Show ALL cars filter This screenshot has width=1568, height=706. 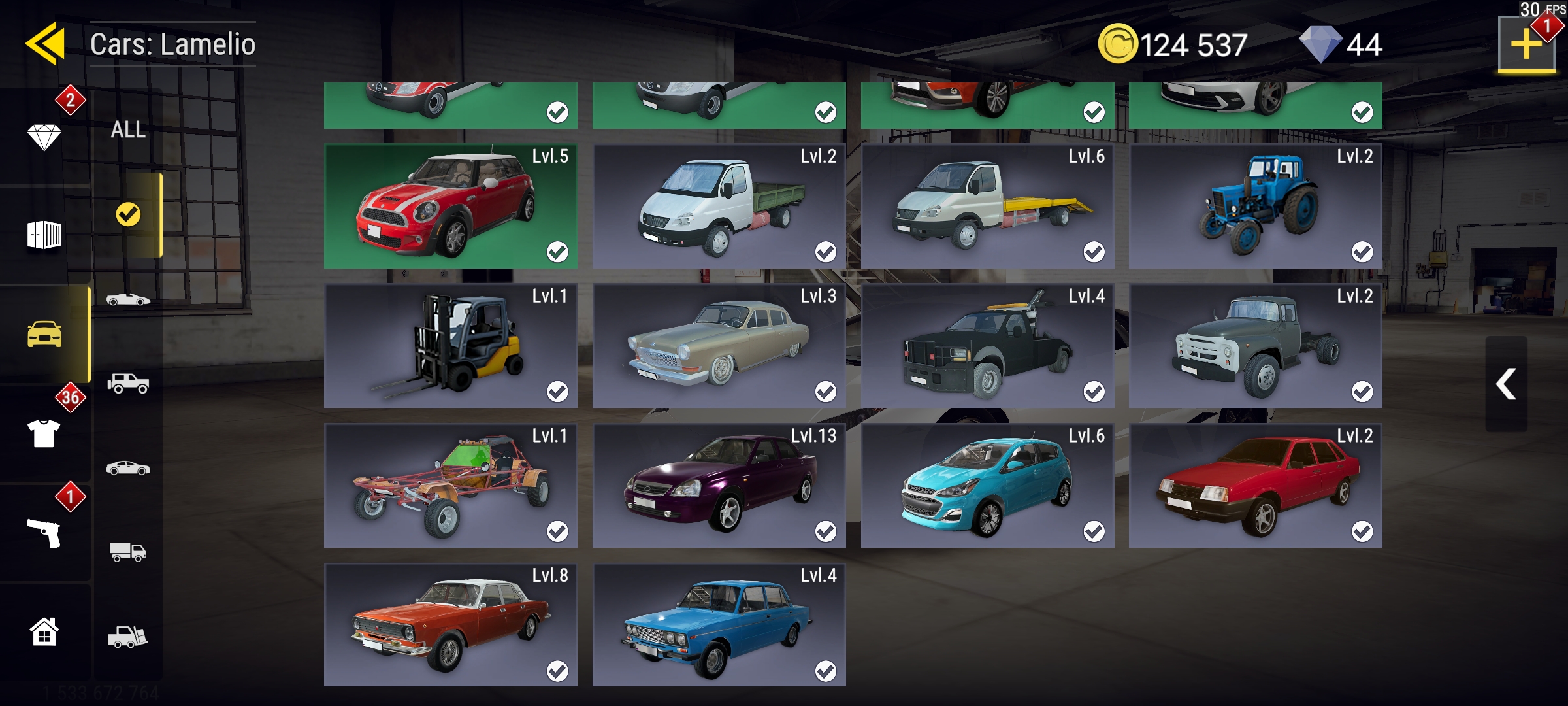pos(128,129)
